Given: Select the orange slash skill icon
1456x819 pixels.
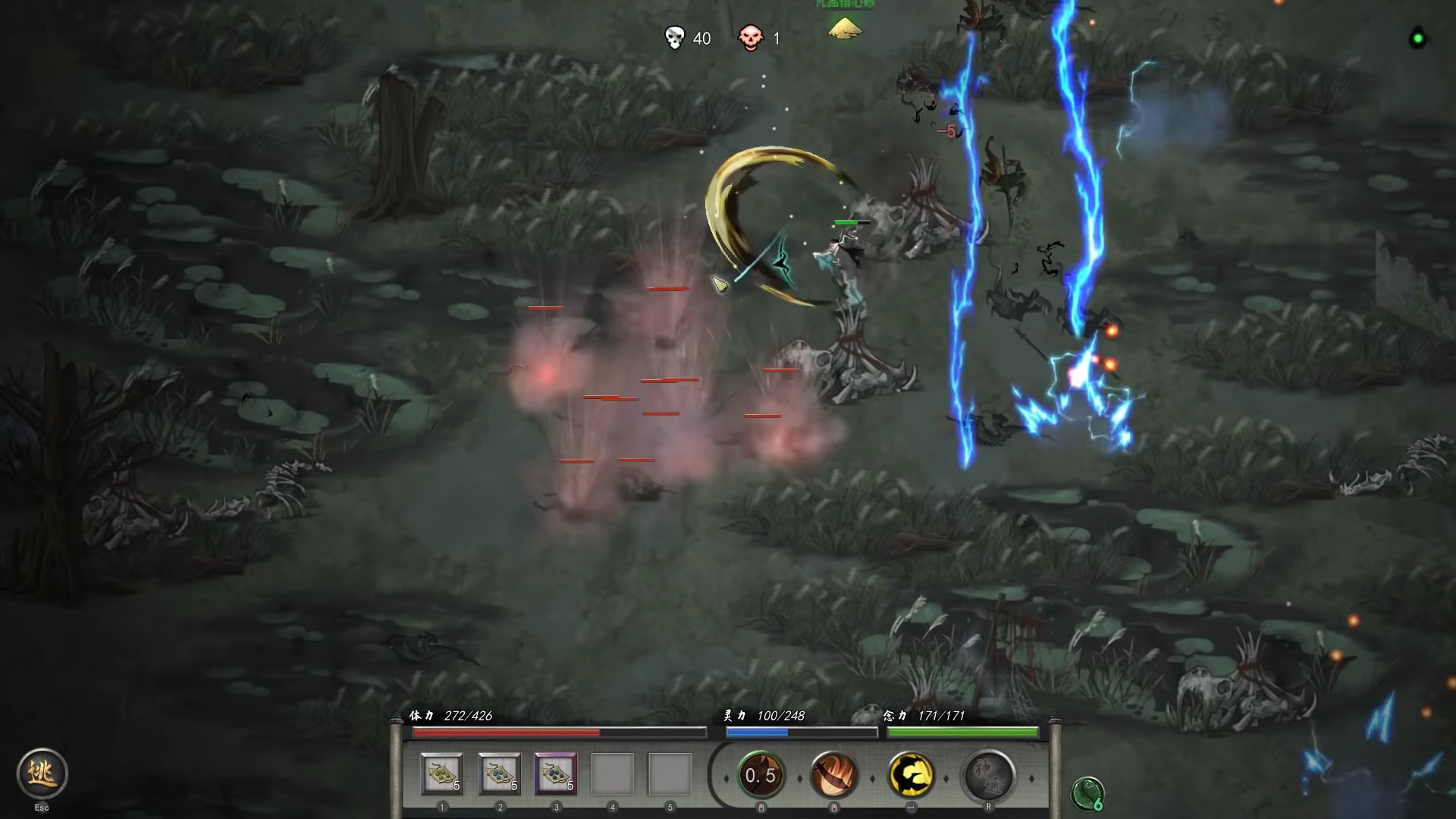Looking at the screenshot, I should point(834,775).
